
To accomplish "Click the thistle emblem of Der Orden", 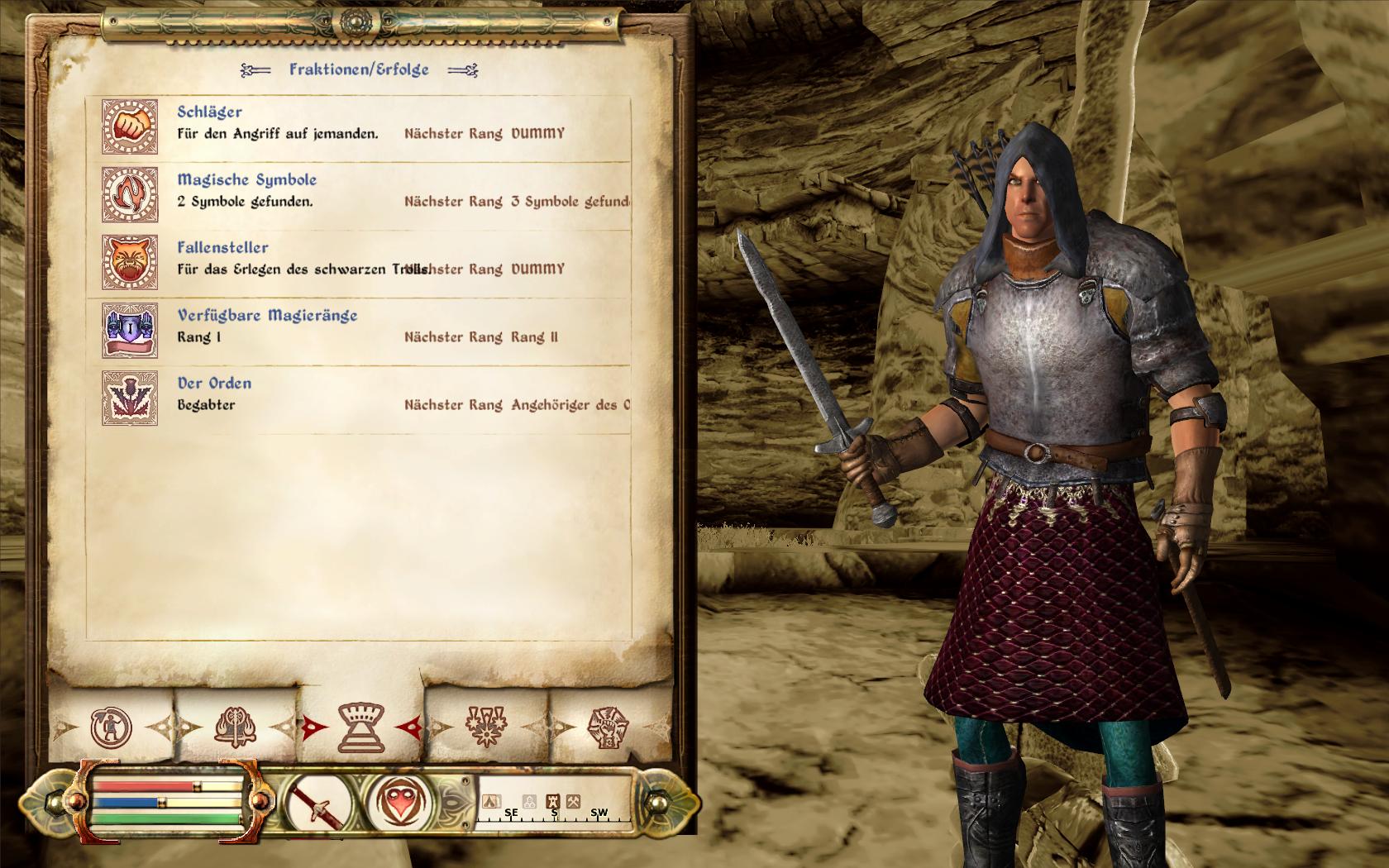I will pyautogui.click(x=130, y=398).
